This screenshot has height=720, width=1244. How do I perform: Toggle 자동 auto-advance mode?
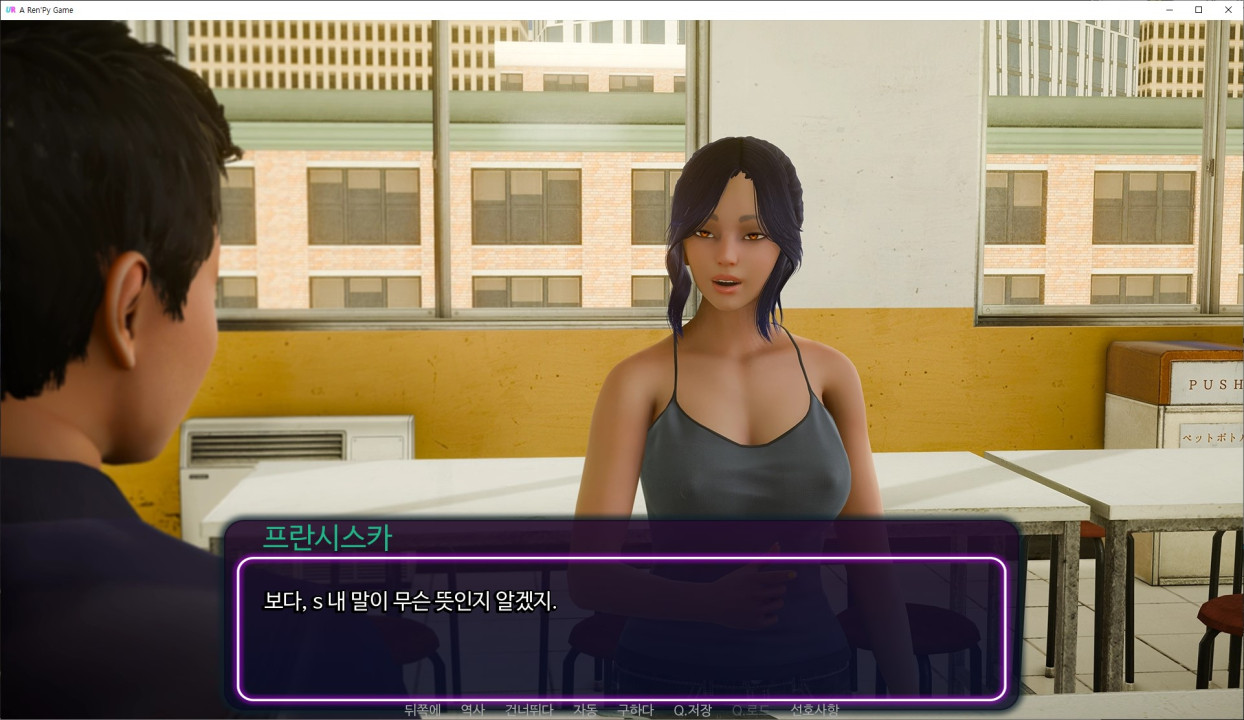[585, 711]
